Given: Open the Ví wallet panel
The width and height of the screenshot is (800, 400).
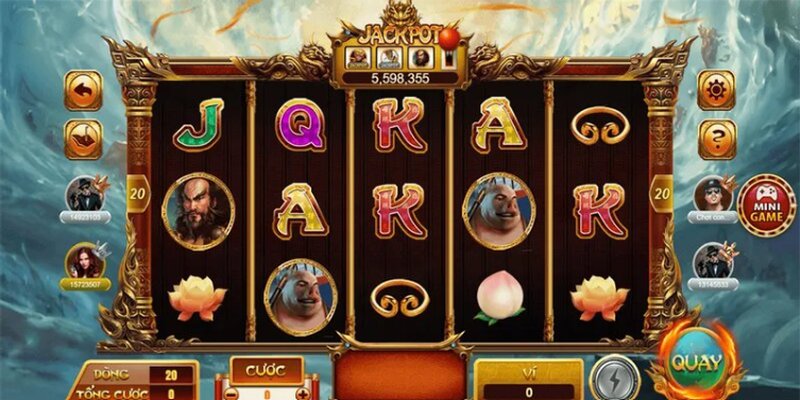Looking at the screenshot, I should click(527, 380).
